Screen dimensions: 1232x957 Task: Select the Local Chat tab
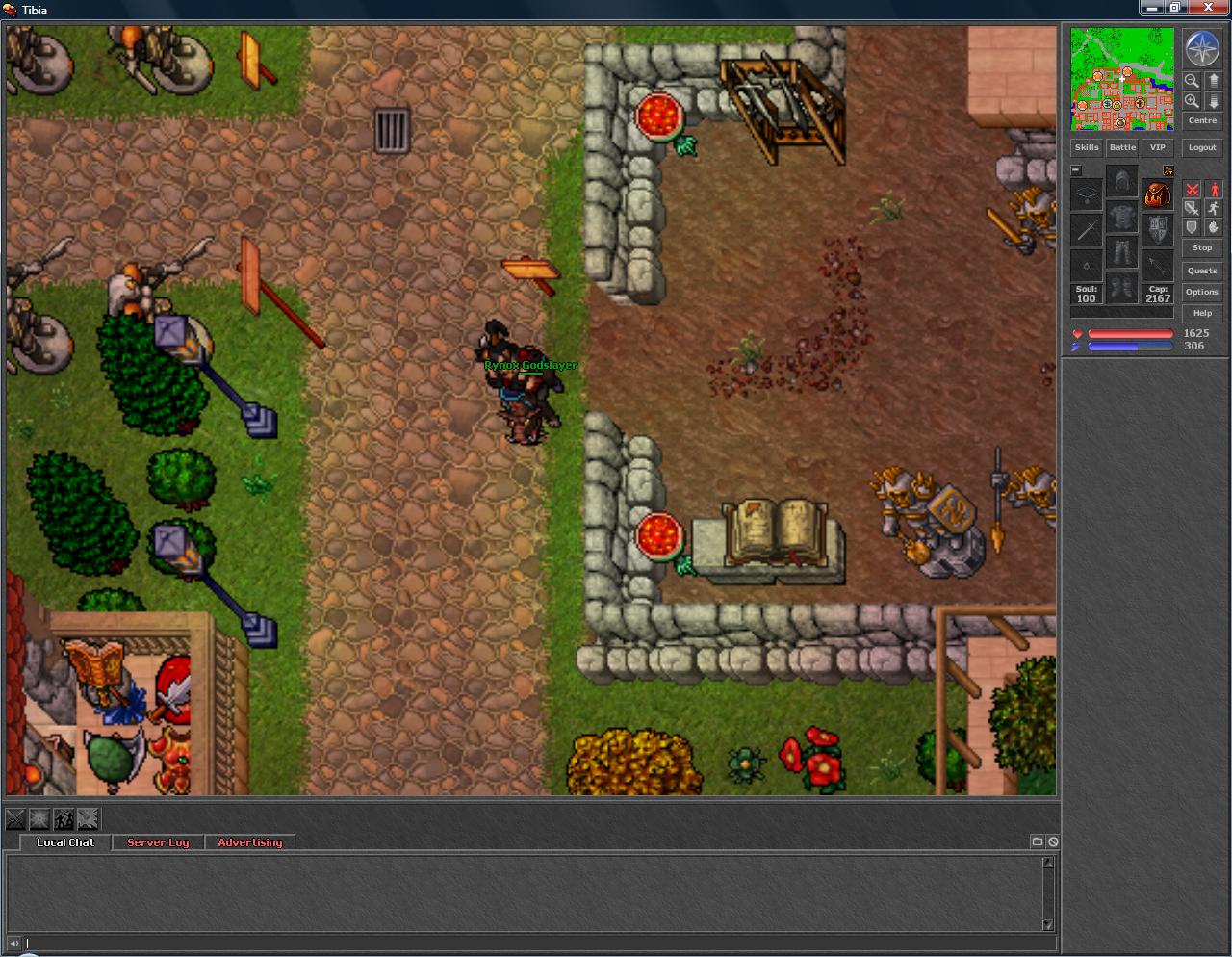pyautogui.click(x=65, y=842)
